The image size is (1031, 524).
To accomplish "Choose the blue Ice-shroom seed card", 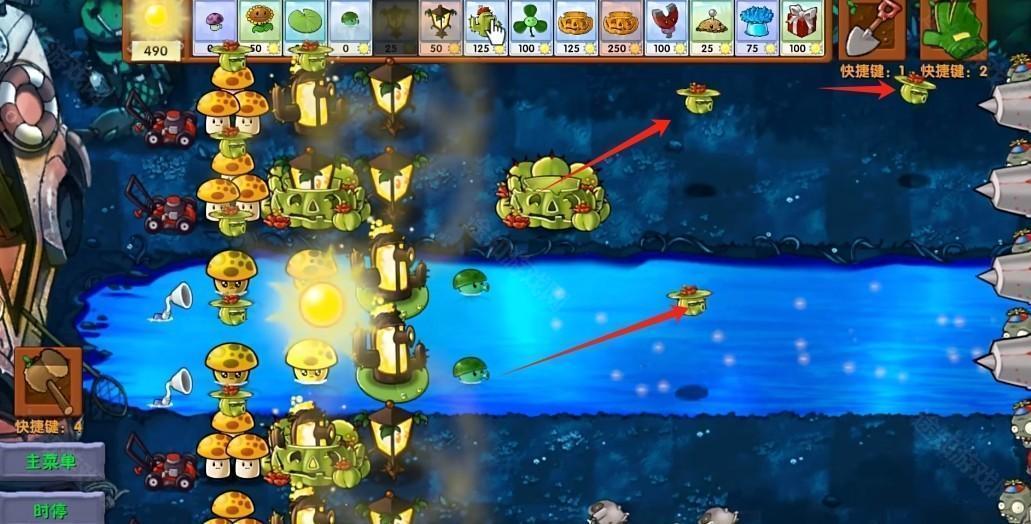I will tap(756, 27).
